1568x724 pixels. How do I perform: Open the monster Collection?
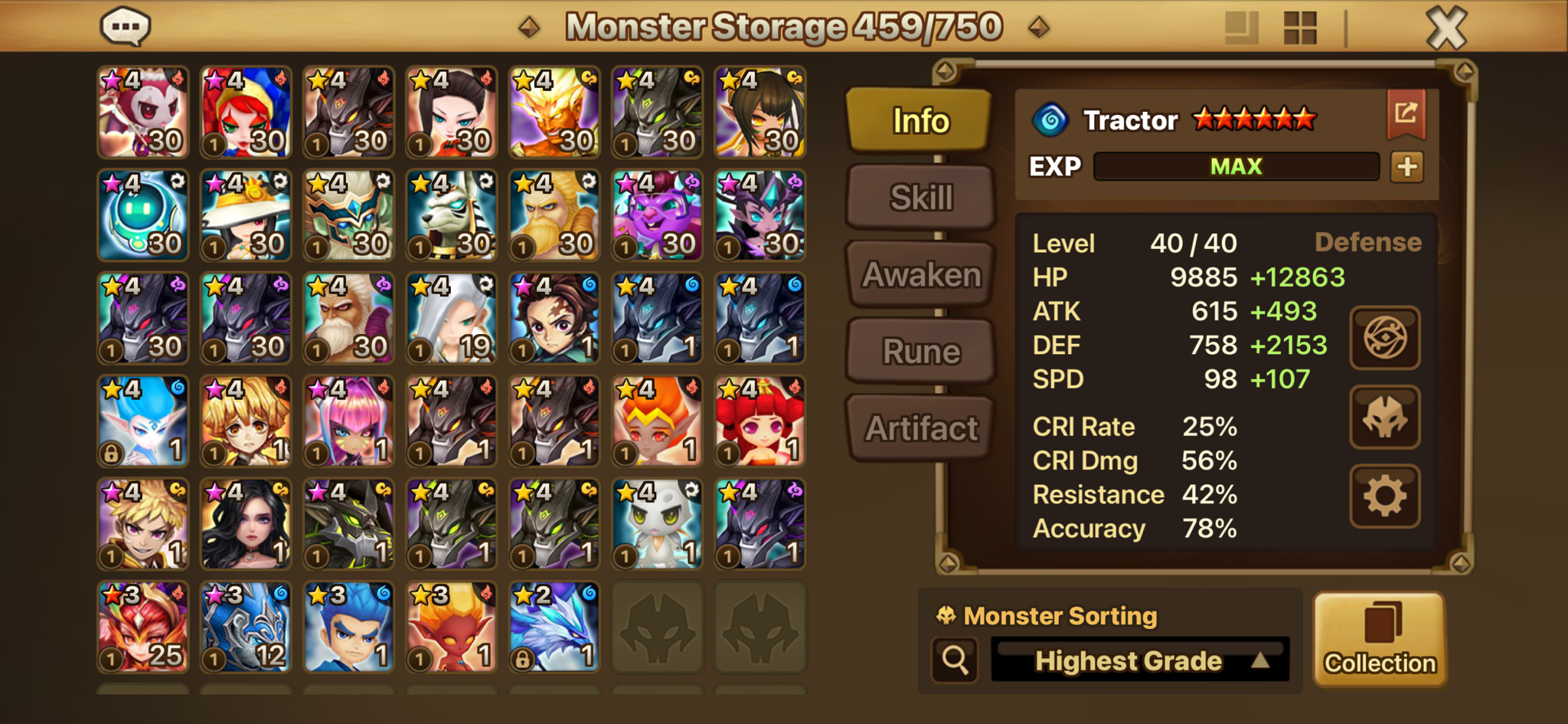[x=1380, y=639]
